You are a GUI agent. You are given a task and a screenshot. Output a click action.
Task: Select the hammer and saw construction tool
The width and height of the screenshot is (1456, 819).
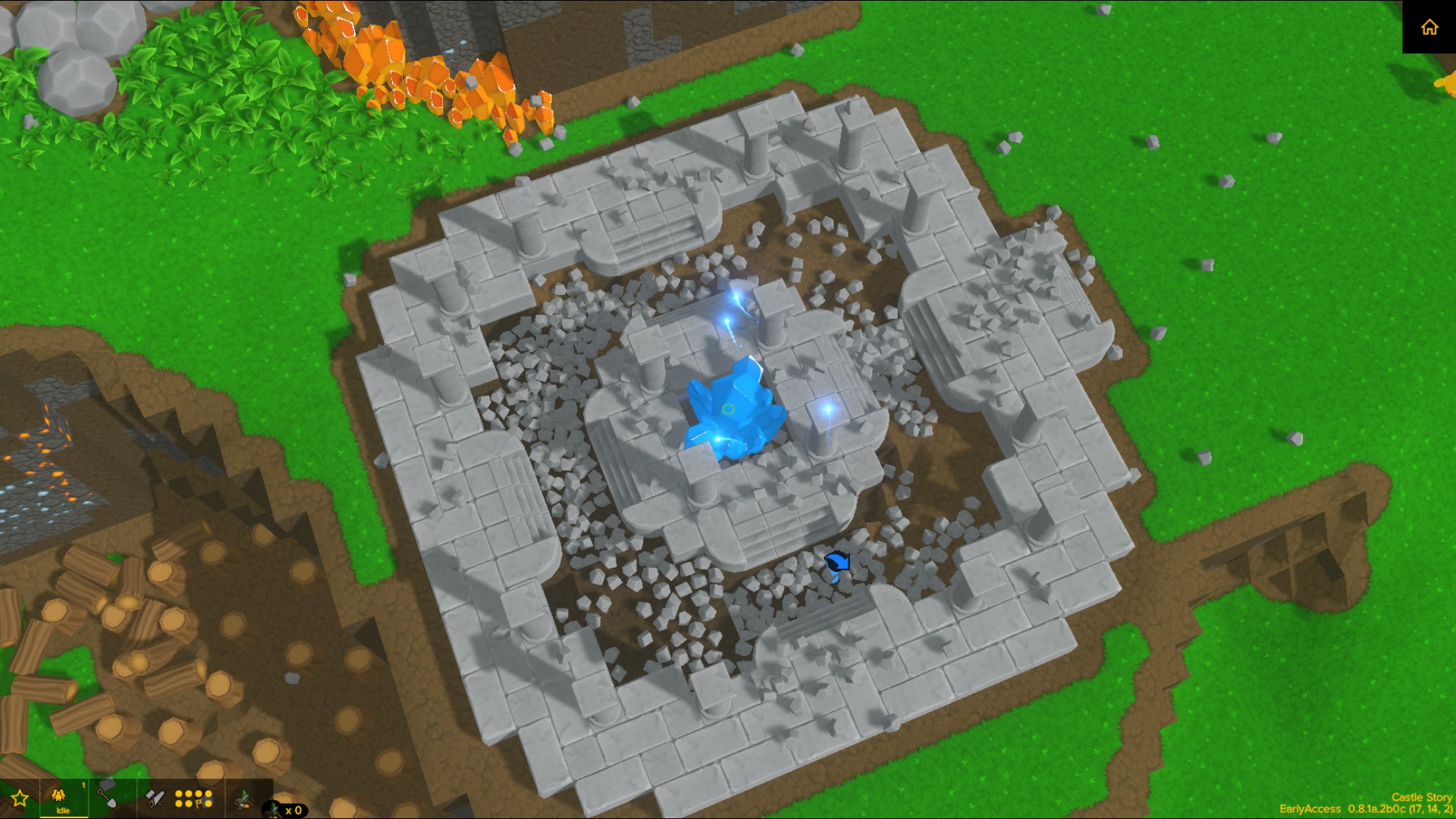(x=155, y=798)
